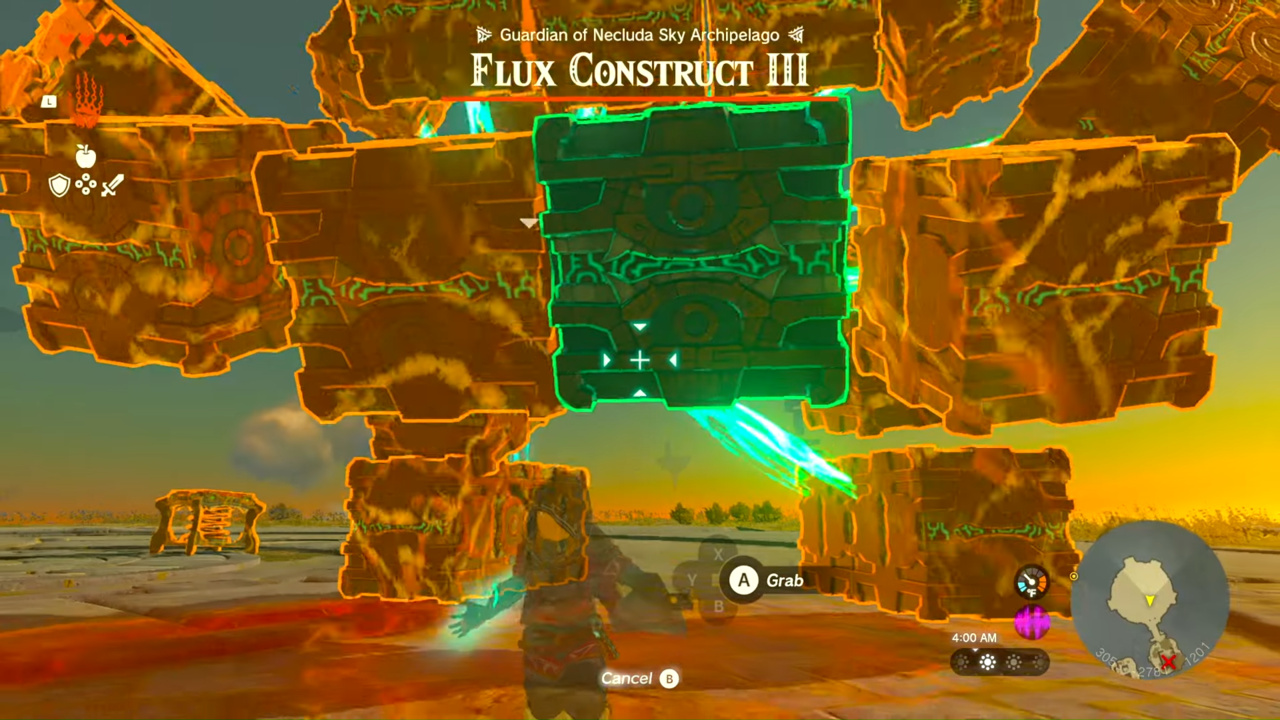Click the Guardian of Necluda Sky Archipelago label

tap(640, 35)
